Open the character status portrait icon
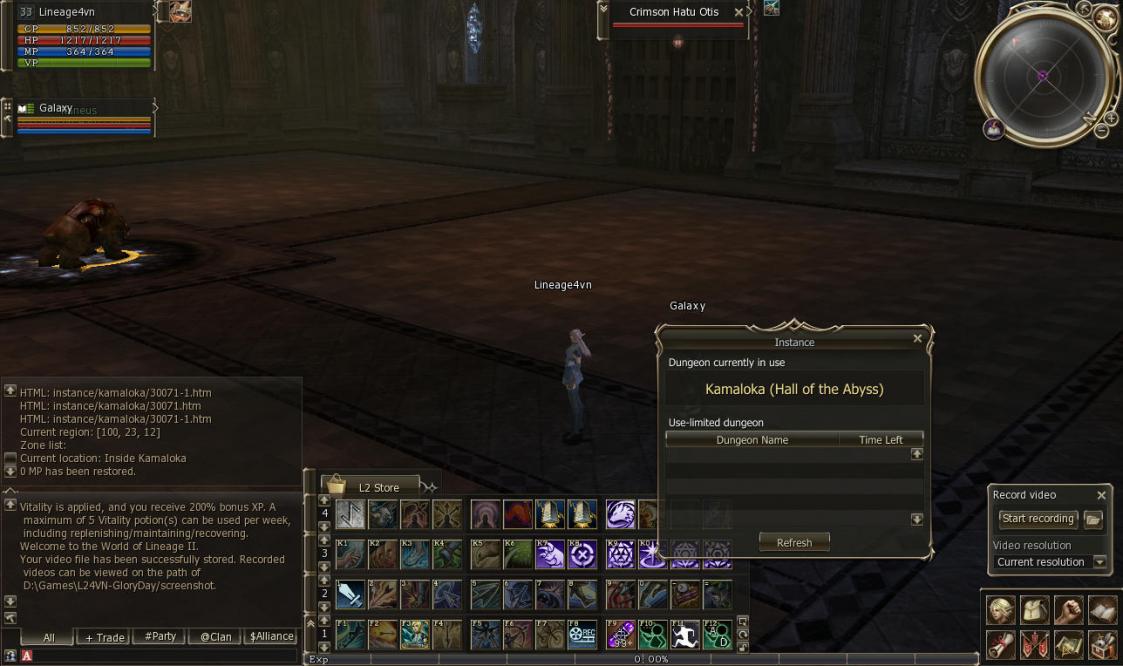 coord(1001,609)
